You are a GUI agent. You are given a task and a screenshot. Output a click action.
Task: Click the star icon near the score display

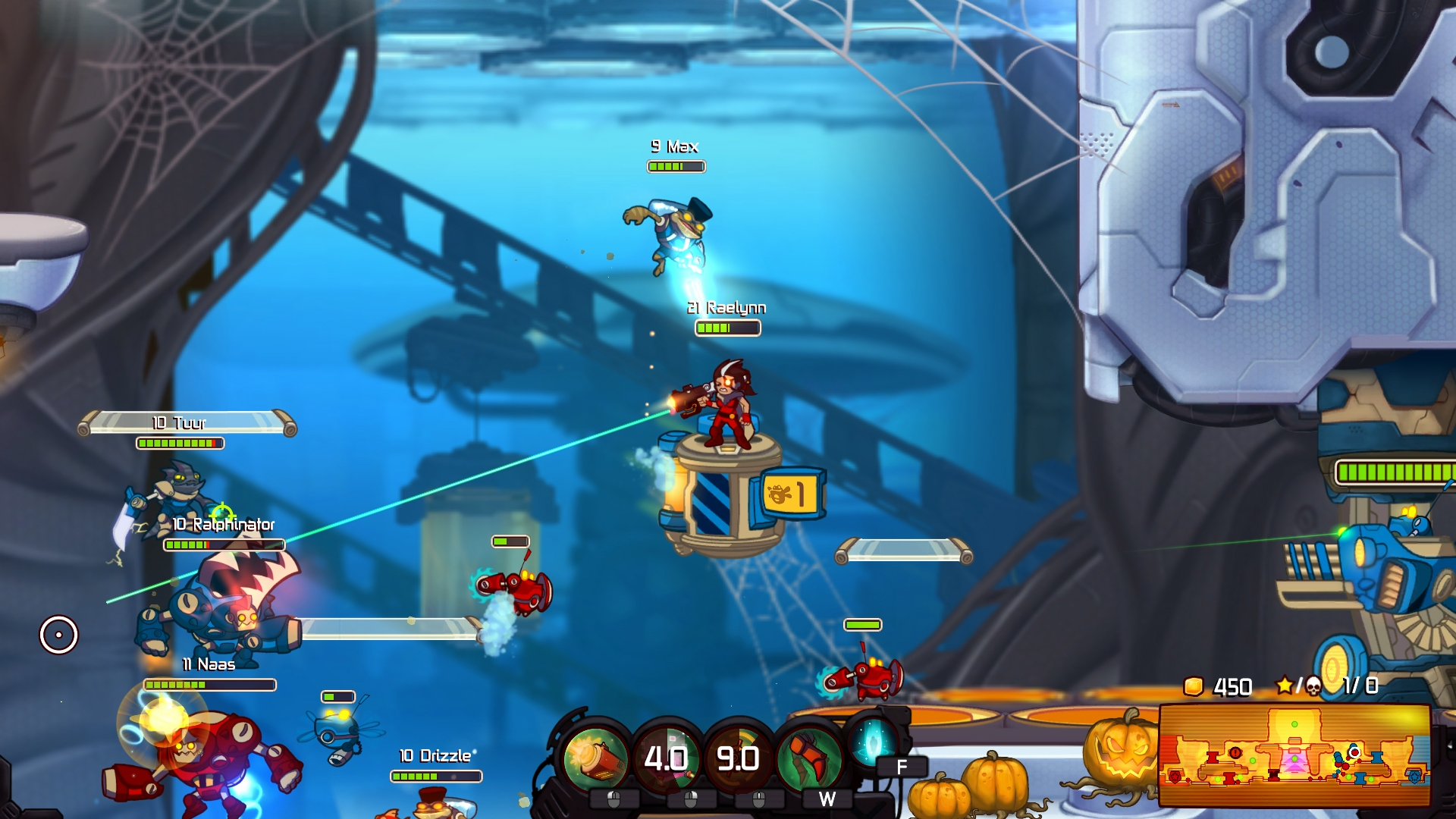(1285, 684)
